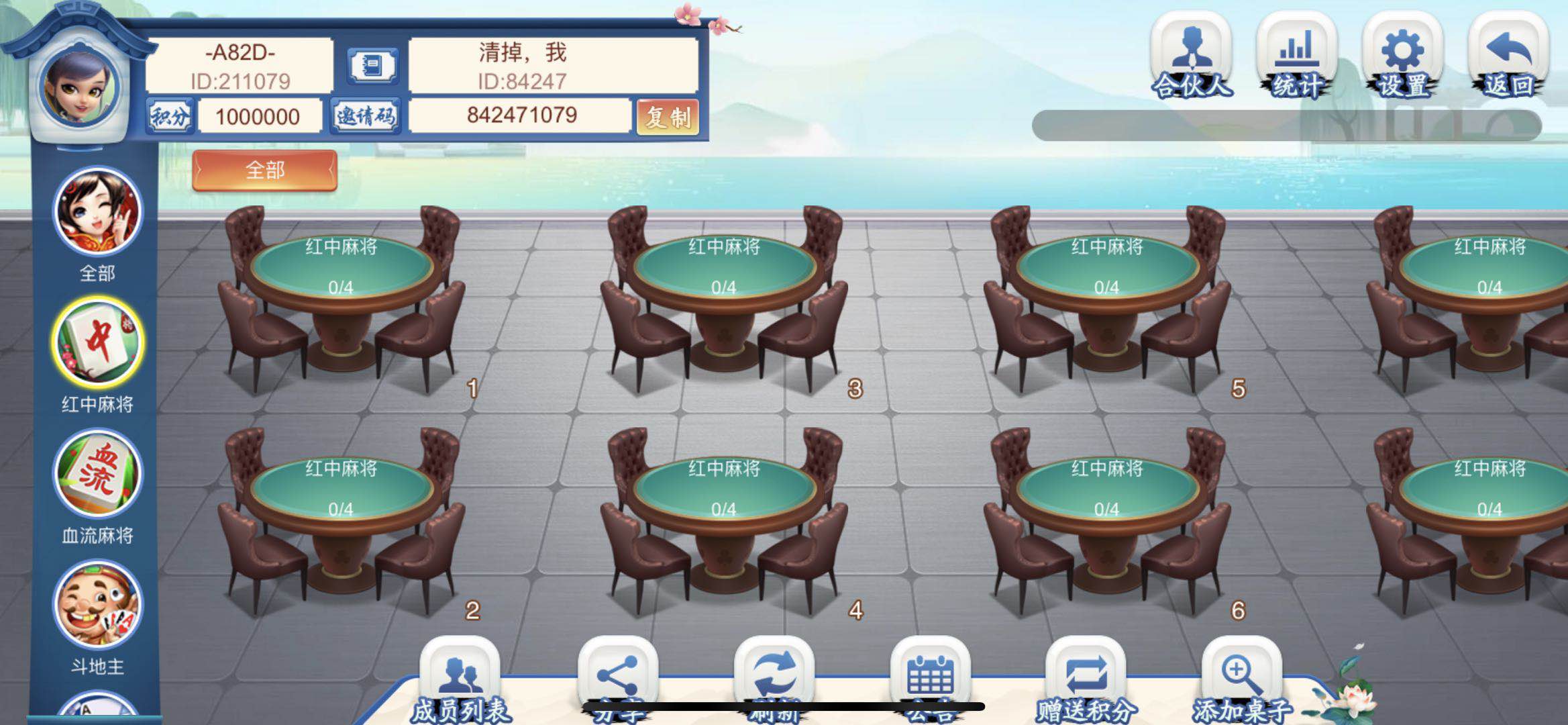1568x725 pixels.
Task: Open the notebook icon next to A82D
Action: [374, 66]
